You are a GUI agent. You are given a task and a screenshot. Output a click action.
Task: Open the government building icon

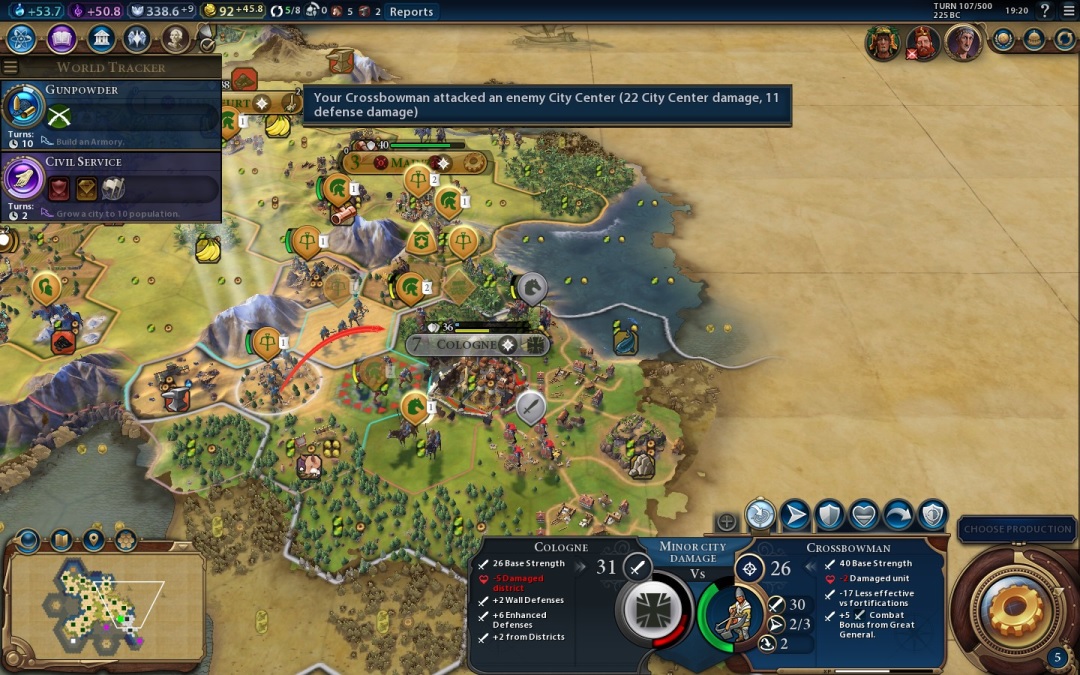click(x=100, y=39)
